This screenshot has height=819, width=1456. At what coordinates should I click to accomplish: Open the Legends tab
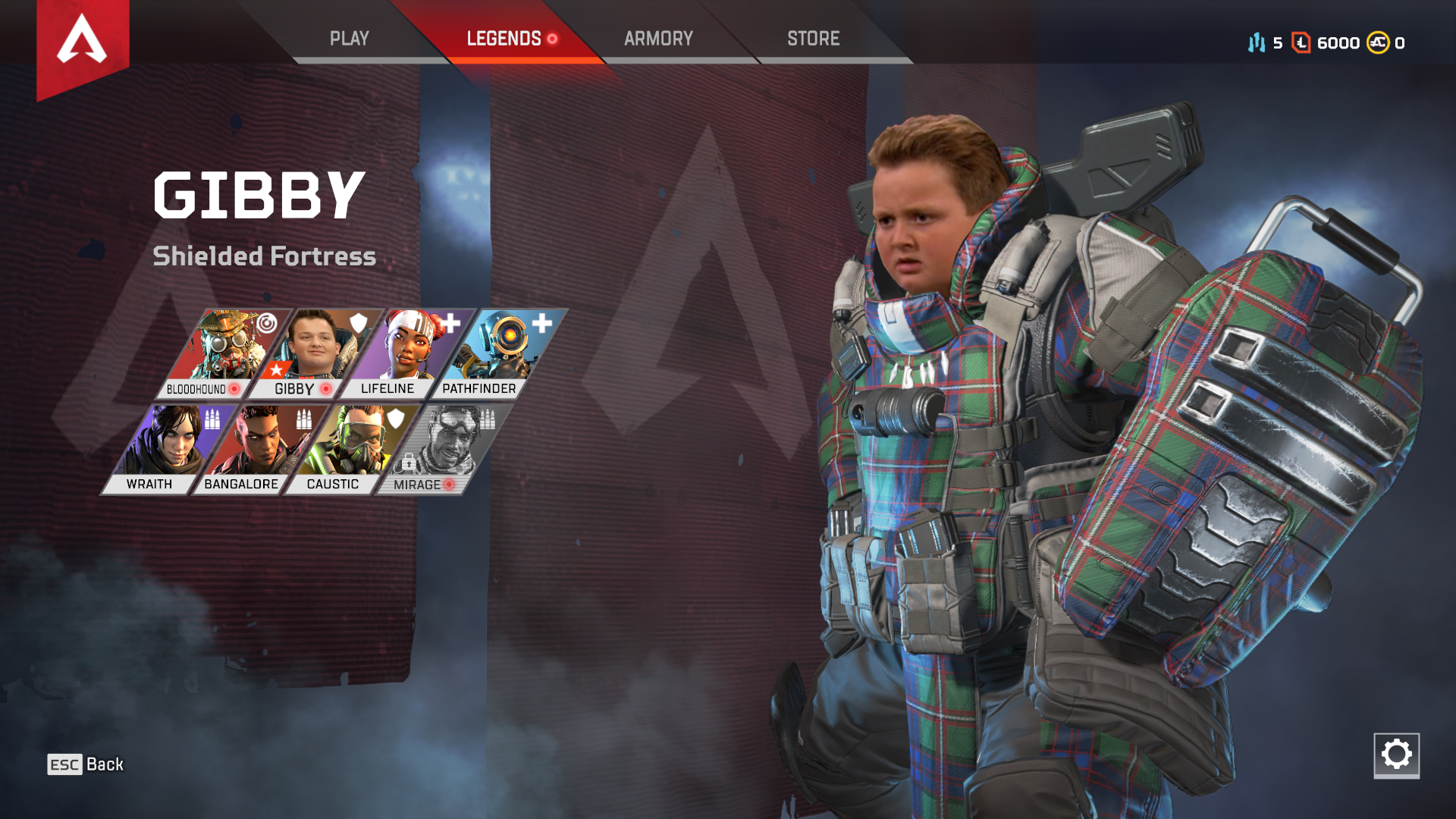(x=504, y=39)
